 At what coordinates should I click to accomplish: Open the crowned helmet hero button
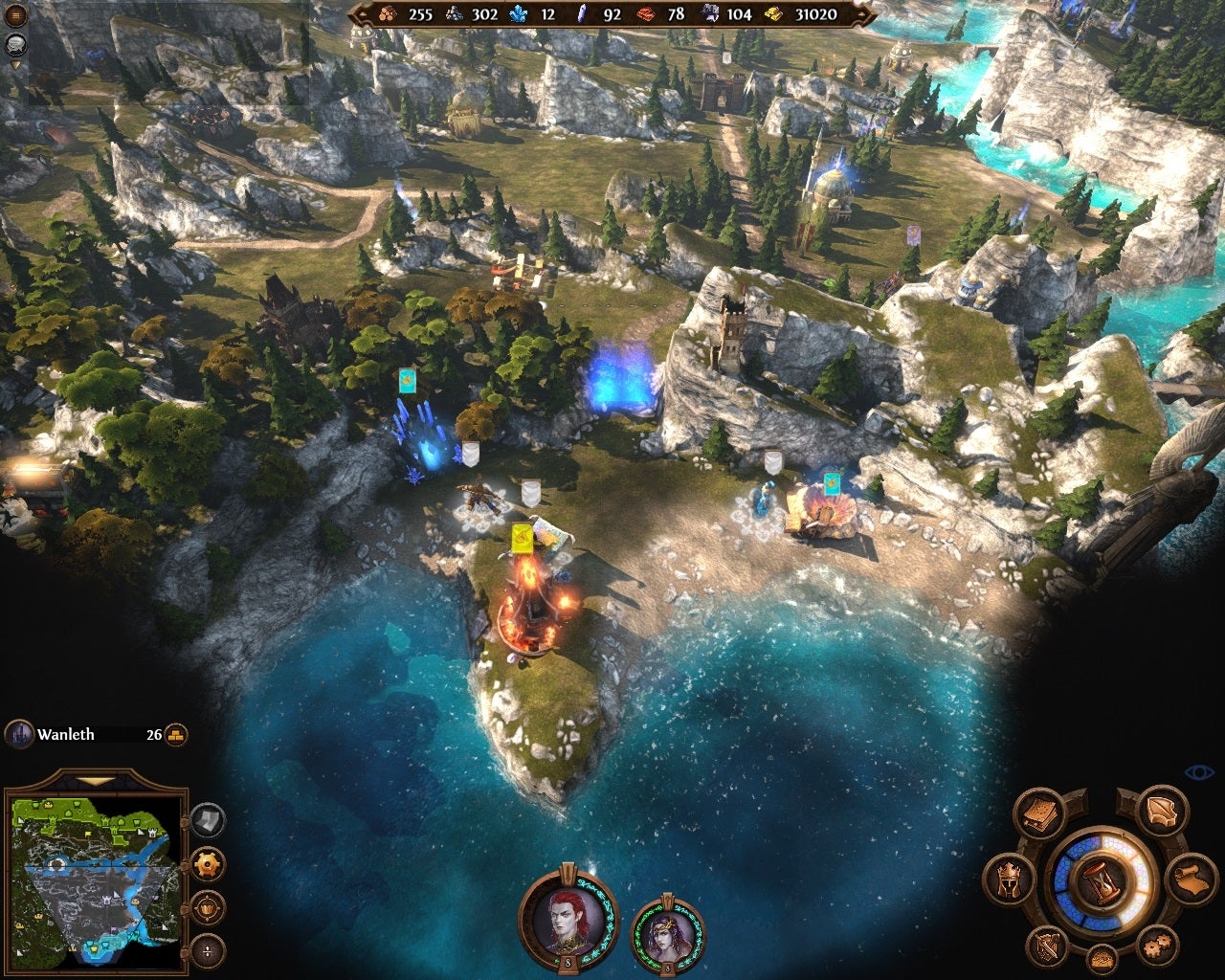point(1010,879)
